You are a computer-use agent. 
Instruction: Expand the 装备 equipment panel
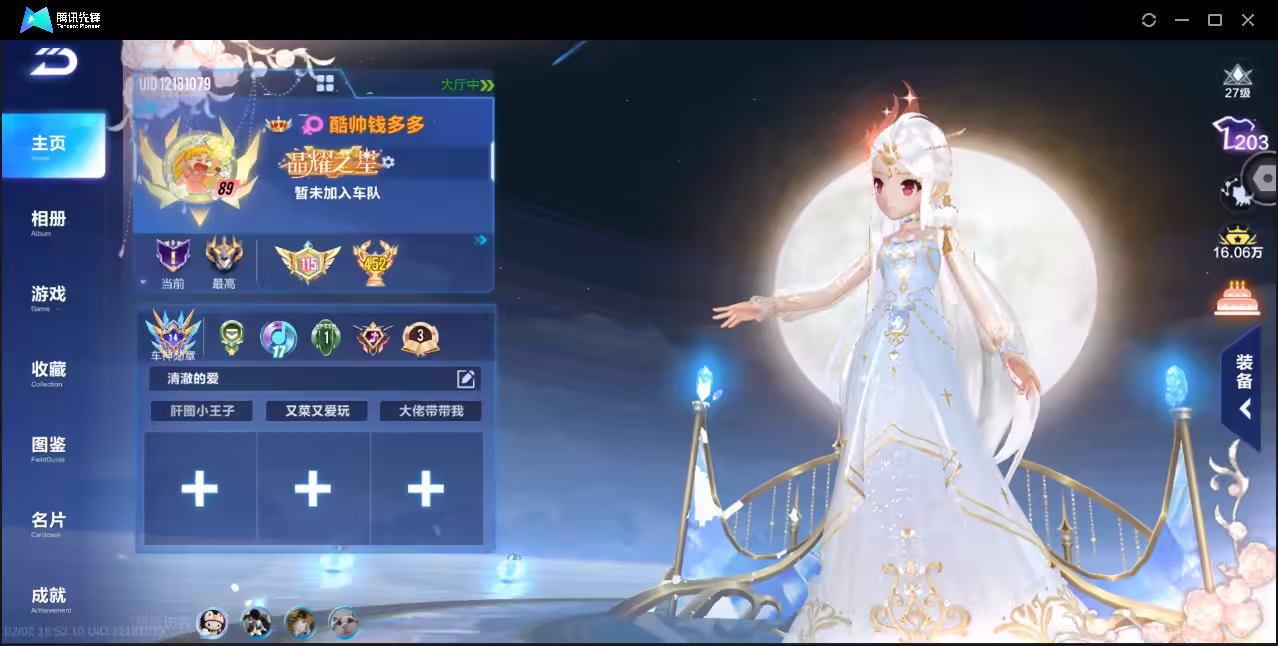1244,386
